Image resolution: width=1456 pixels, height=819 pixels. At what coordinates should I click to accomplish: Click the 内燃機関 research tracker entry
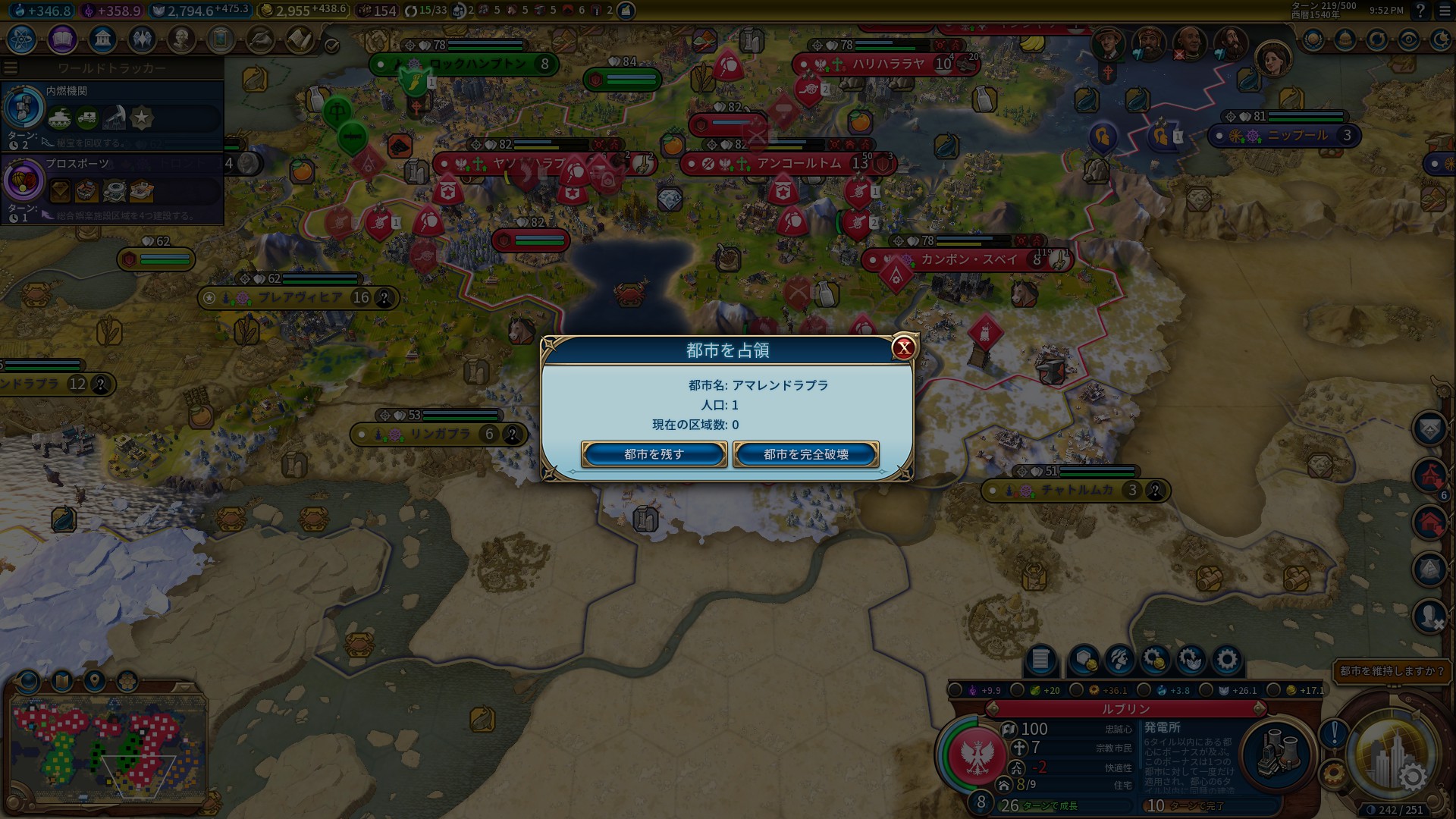[x=112, y=118]
